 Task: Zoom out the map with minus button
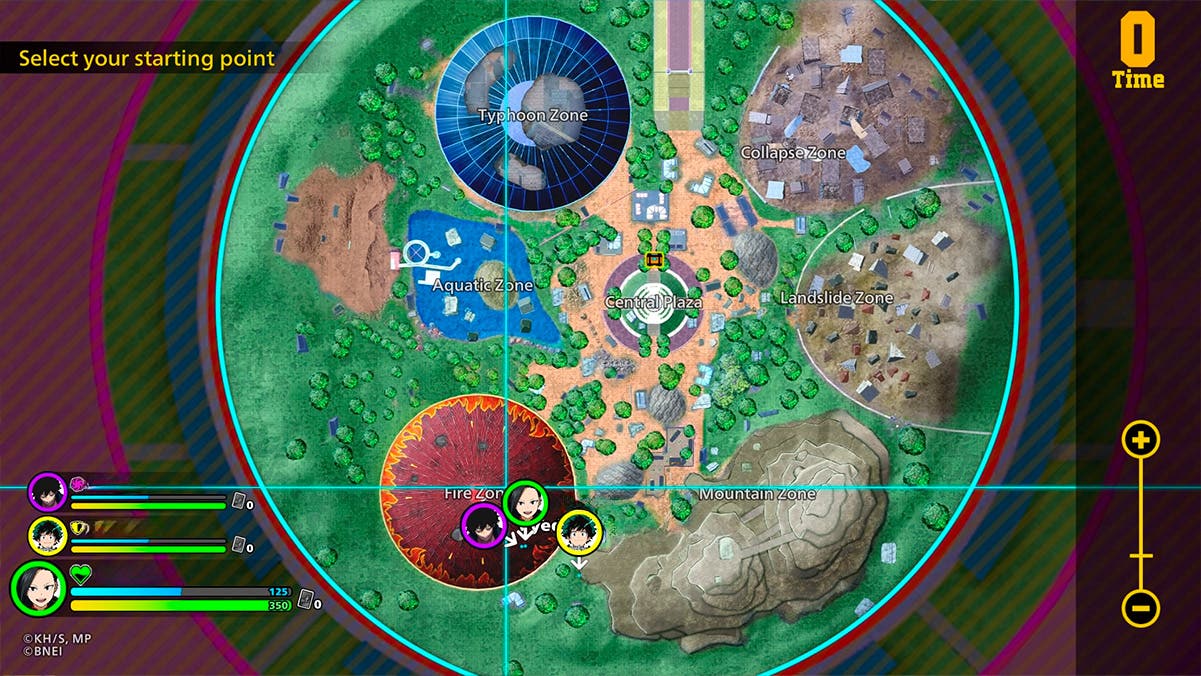1141,608
